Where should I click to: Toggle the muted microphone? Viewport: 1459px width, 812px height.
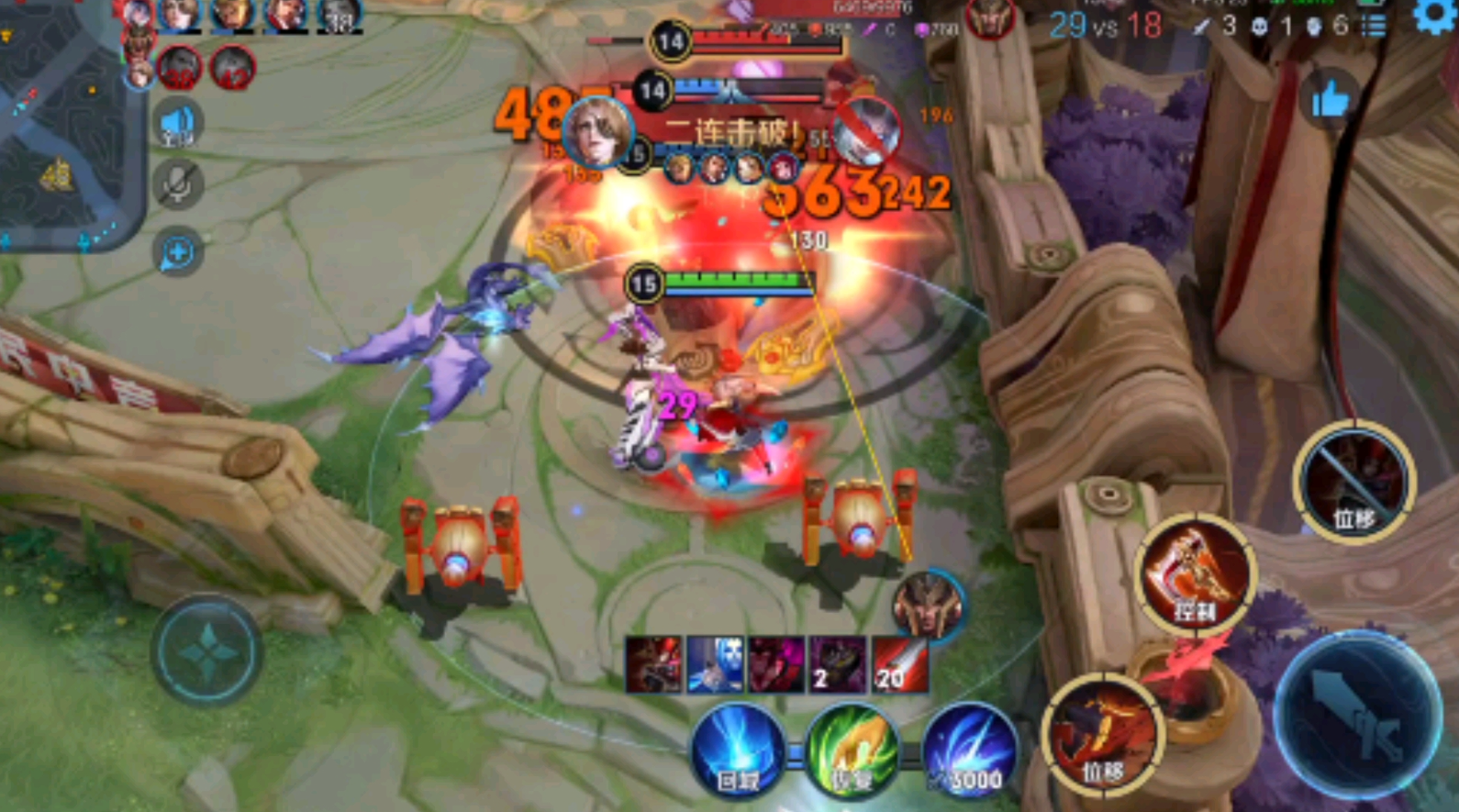click(x=177, y=184)
